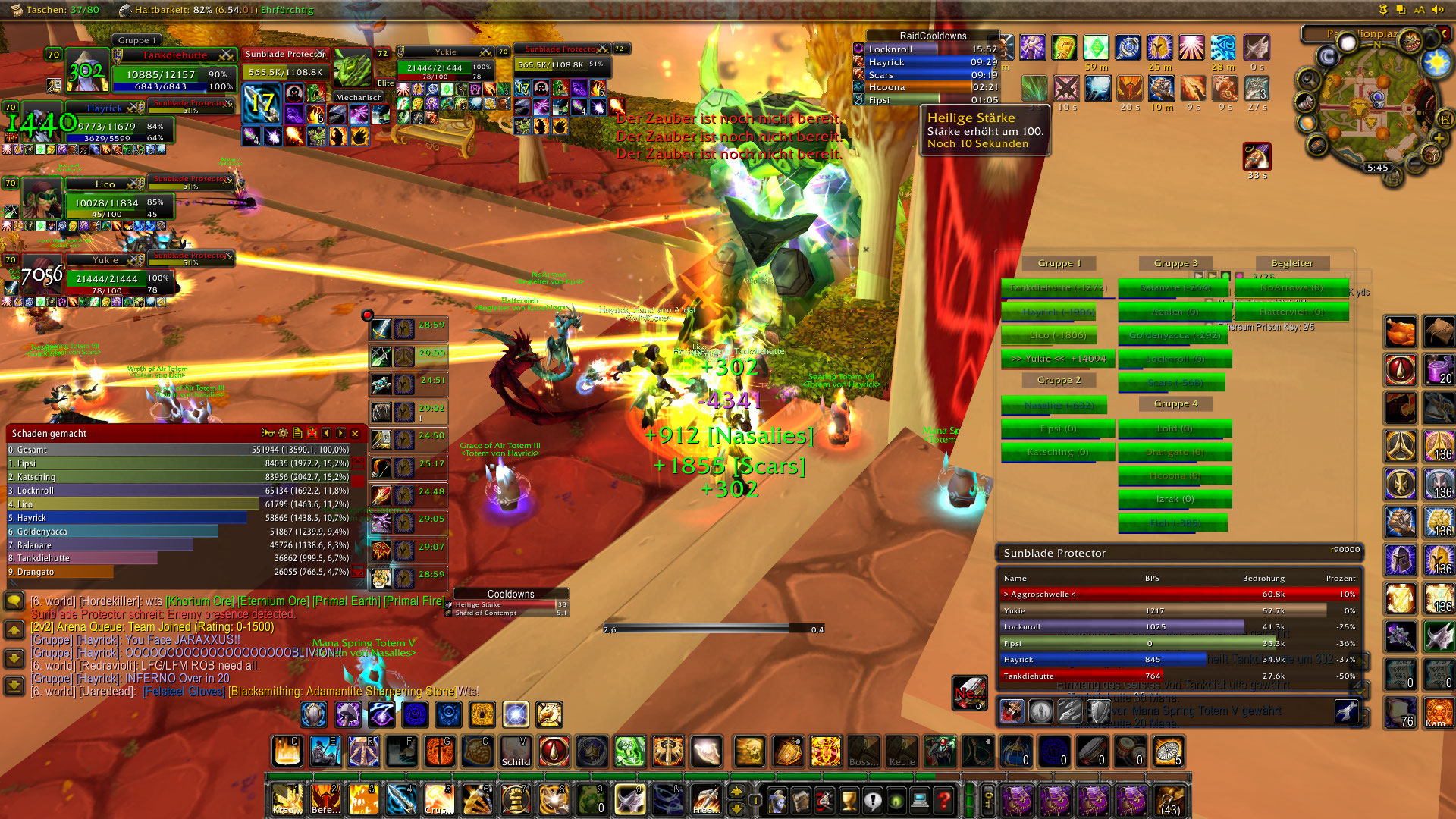Select the Gruppe 3 raid group tab

pyautogui.click(x=1175, y=263)
